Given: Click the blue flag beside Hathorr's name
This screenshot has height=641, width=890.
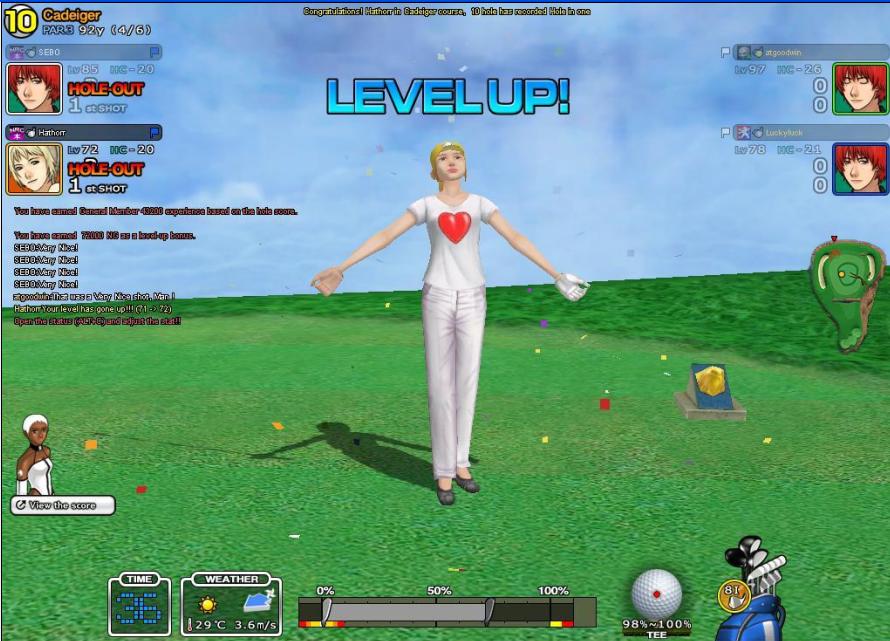Looking at the screenshot, I should tap(155, 131).
